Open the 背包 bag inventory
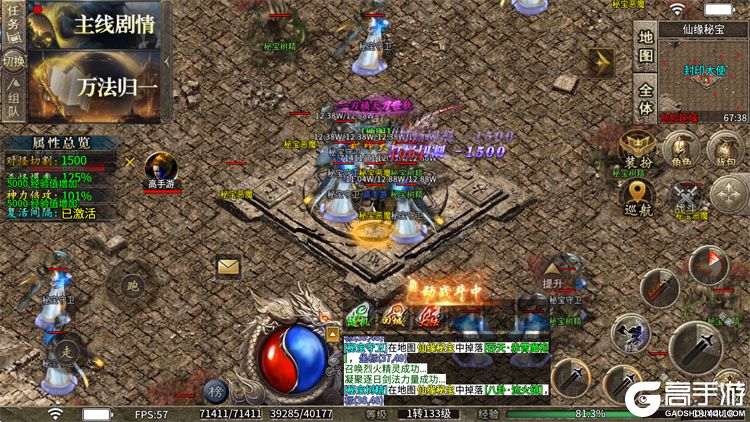This screenshot has height=422, width=750. point(725,150)
